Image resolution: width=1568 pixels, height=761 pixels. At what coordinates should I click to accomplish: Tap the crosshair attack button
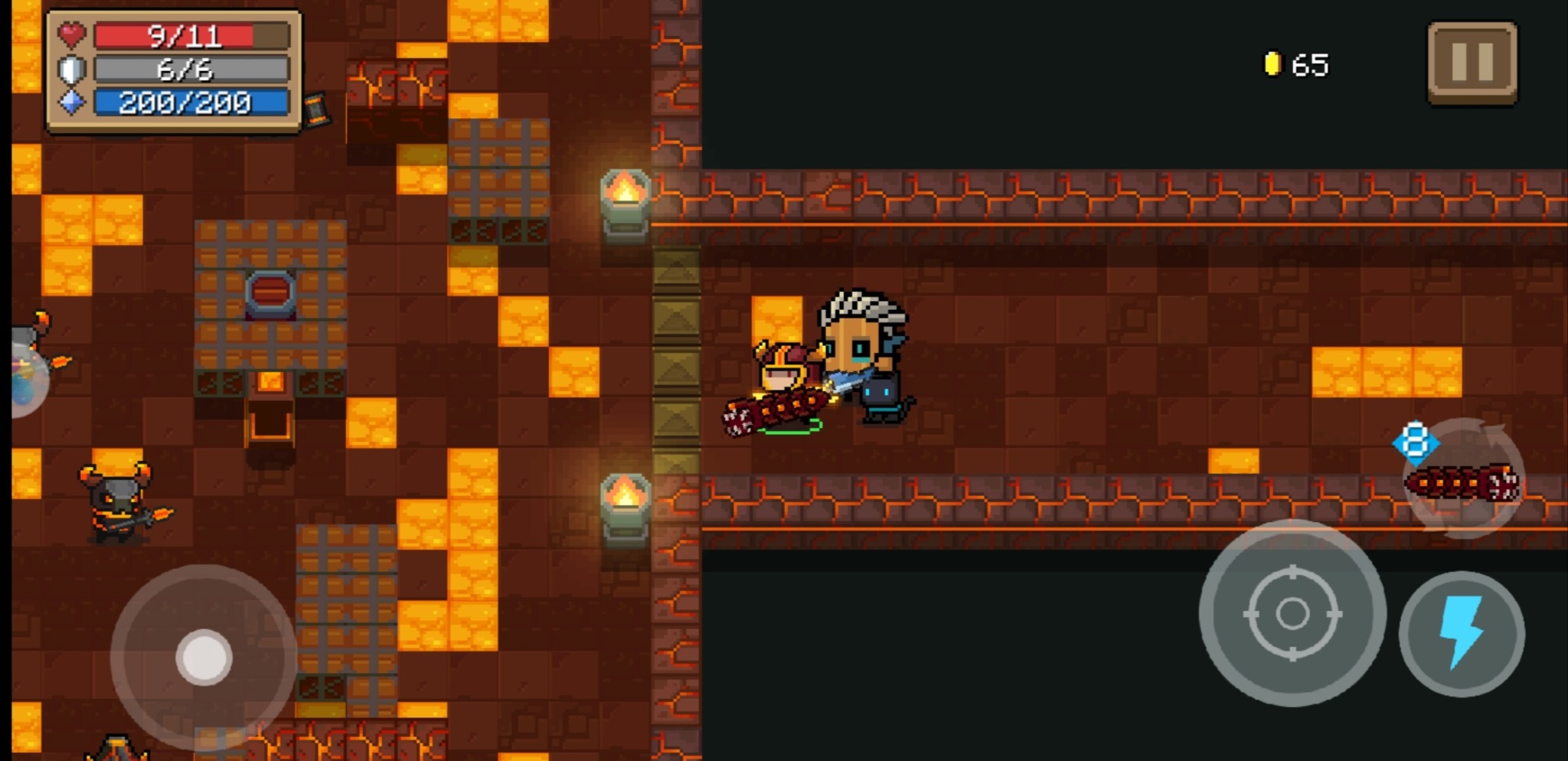(1292, 613)
